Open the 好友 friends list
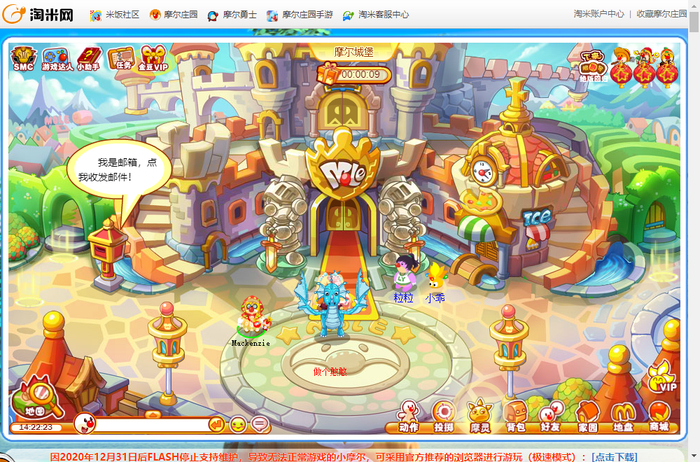700x462 pixels. 550,415
